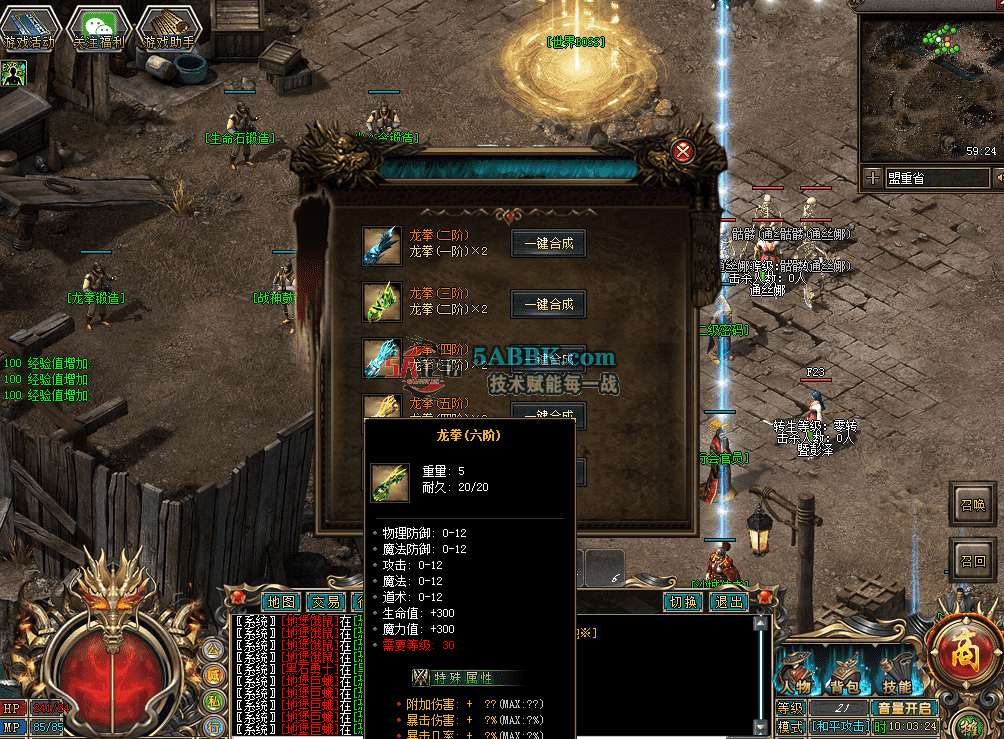This screenshot has height=739, width=1004.
Task: Toggle the 音量开启 sound button
Action: [905, 708]
